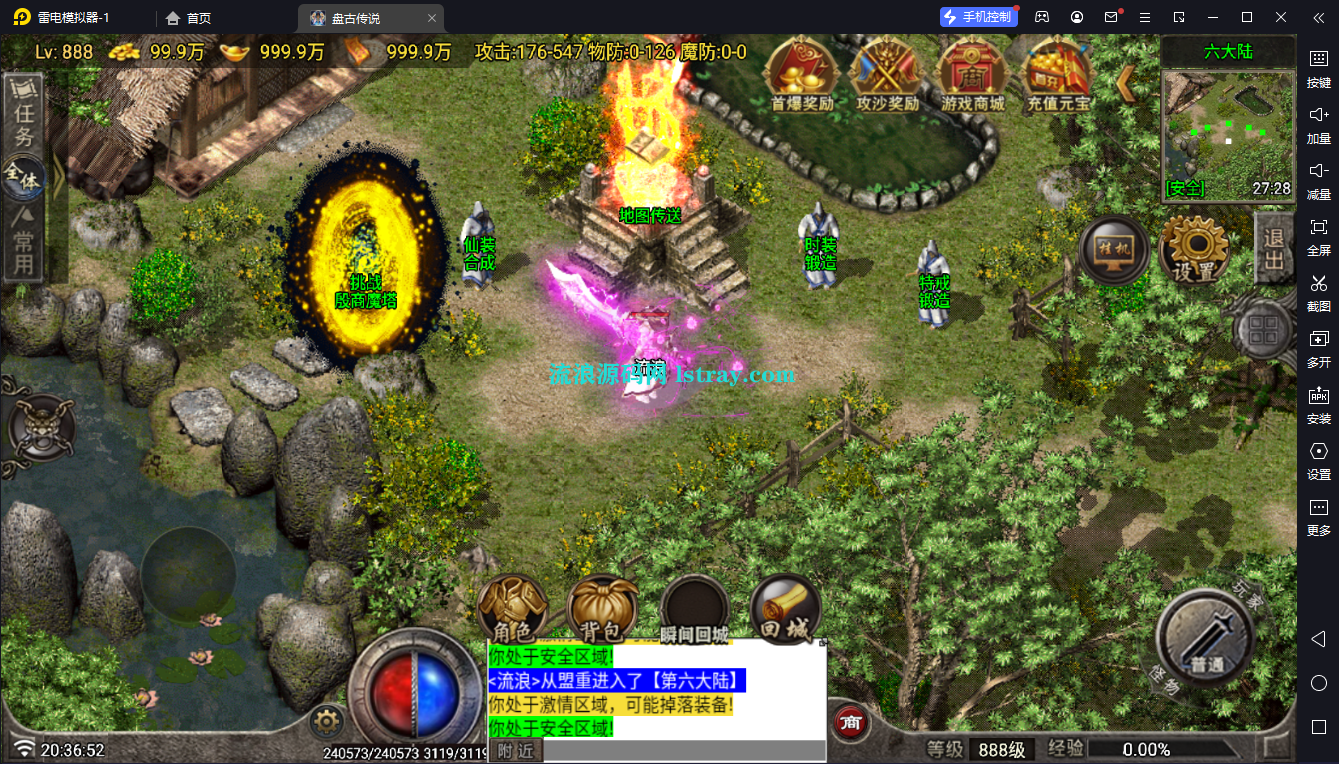Open the 设置 gear settings button
The image size is (1339, 764).
(x=1193, y=250)
